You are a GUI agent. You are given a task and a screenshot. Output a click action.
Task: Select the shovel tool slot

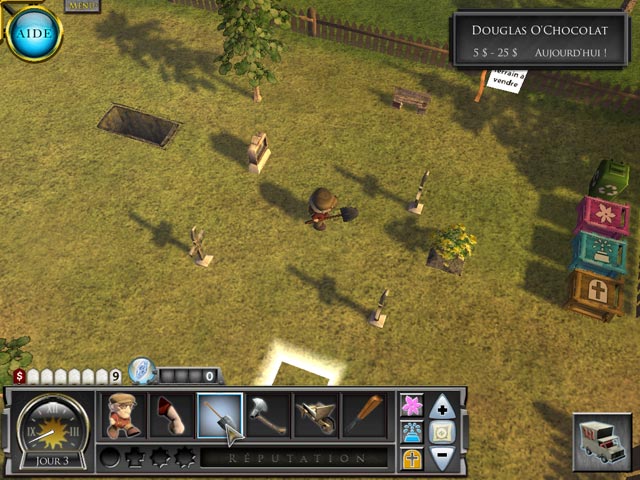point(220,415)
